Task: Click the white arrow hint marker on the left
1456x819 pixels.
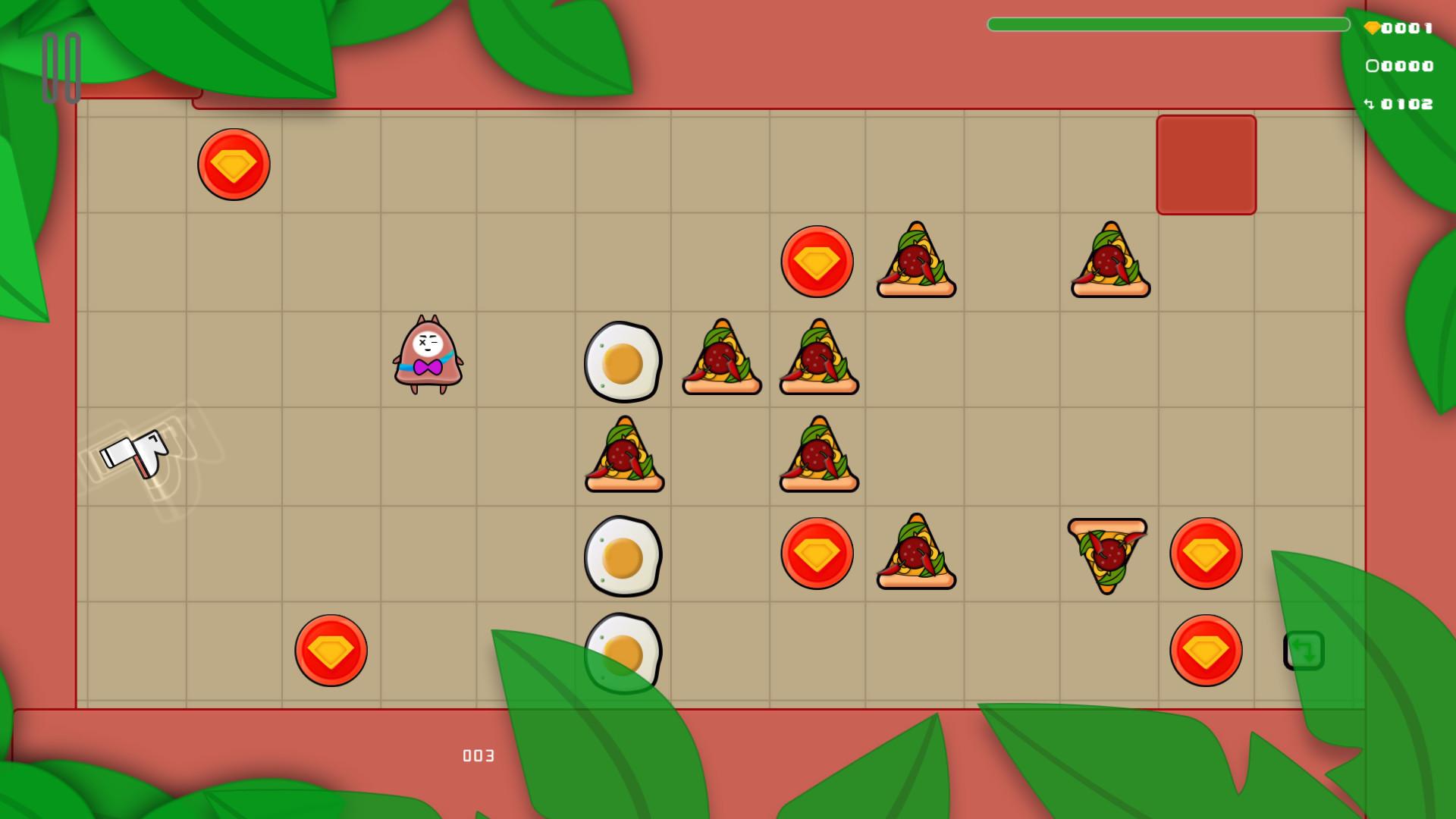Action: pyautogui.click(x=136, y=453)
